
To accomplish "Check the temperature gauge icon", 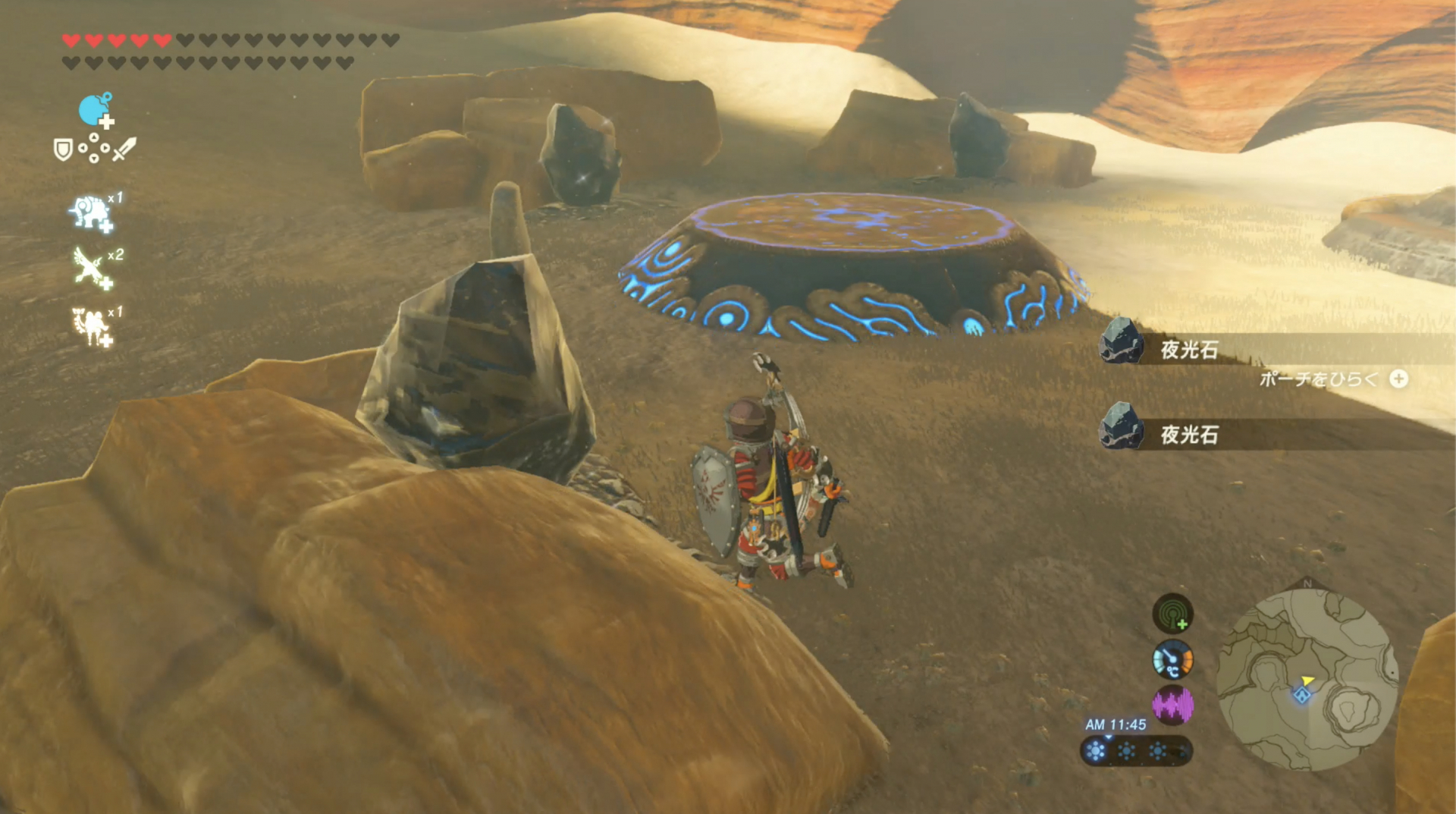I will coord(1172,659).
